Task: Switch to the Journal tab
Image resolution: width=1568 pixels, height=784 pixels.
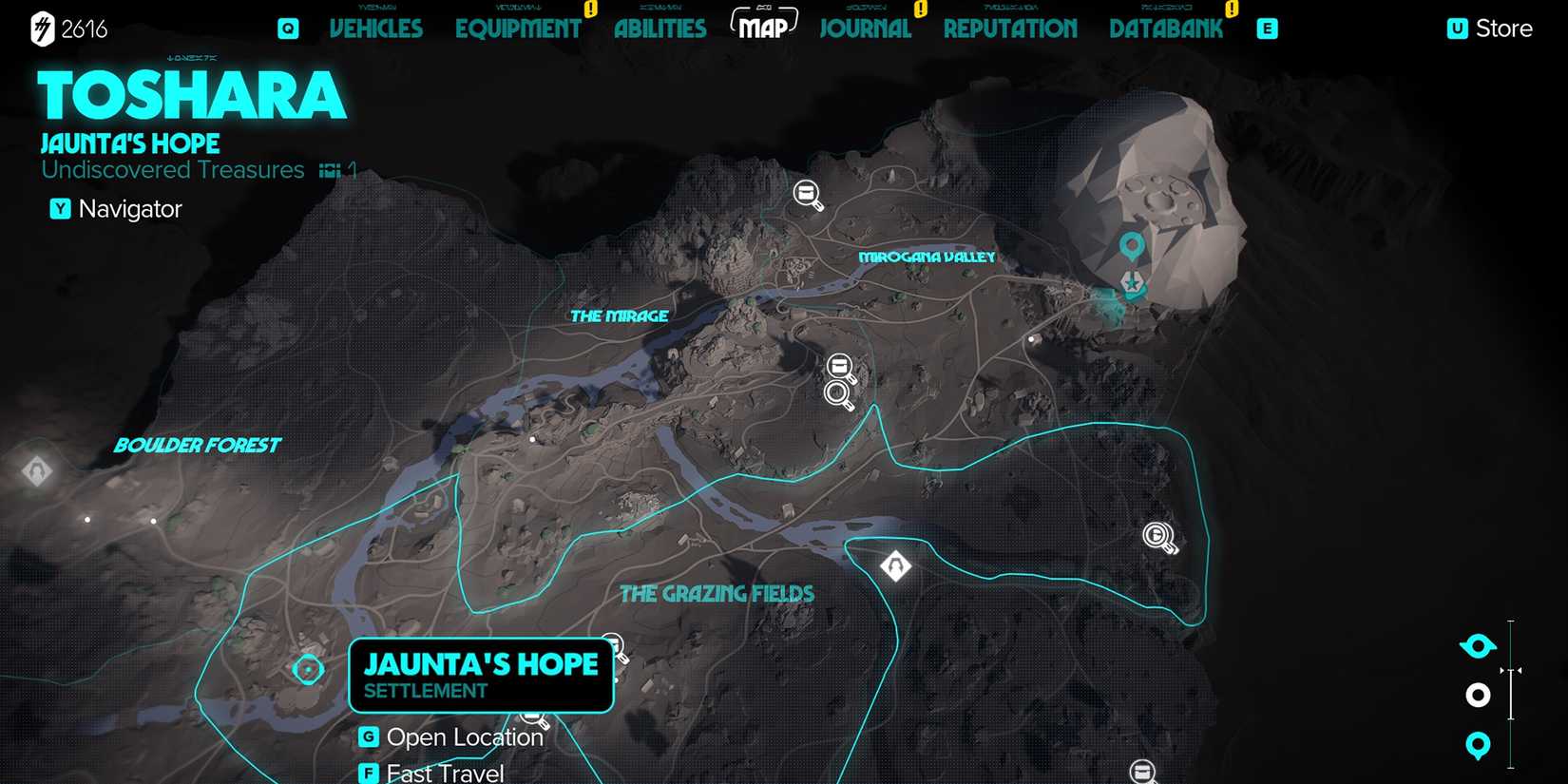Action: coord(864,29)
